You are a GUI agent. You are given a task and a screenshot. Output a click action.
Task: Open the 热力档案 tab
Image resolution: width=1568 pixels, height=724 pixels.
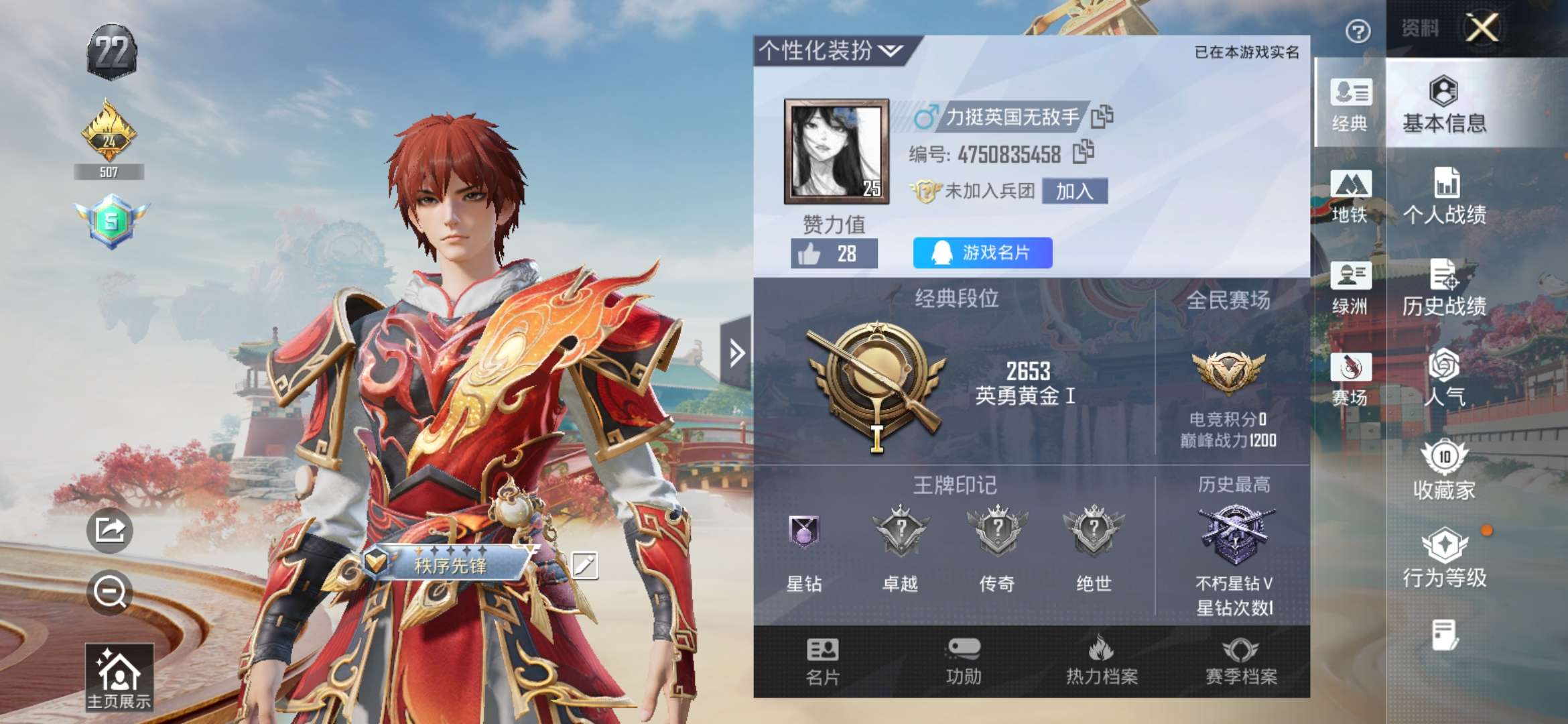(1102, 661)
